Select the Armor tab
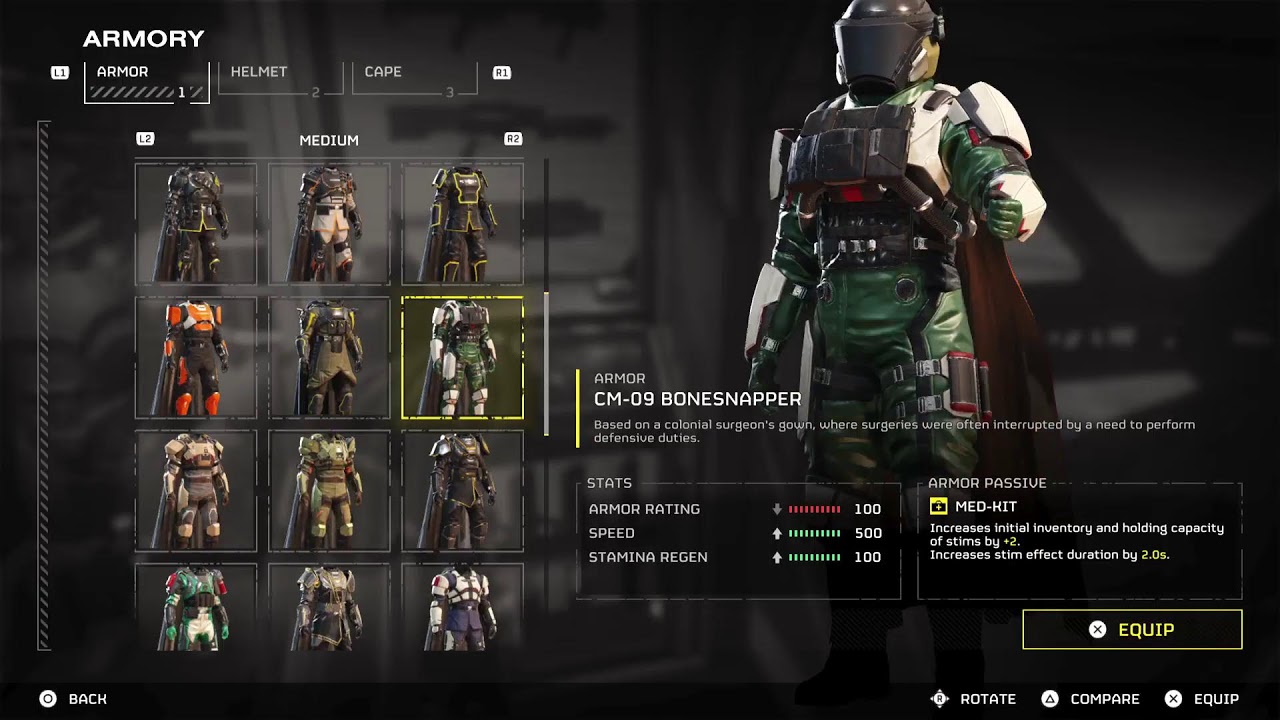The width and height of the screenshot is (1280, 720). (146, 81)
